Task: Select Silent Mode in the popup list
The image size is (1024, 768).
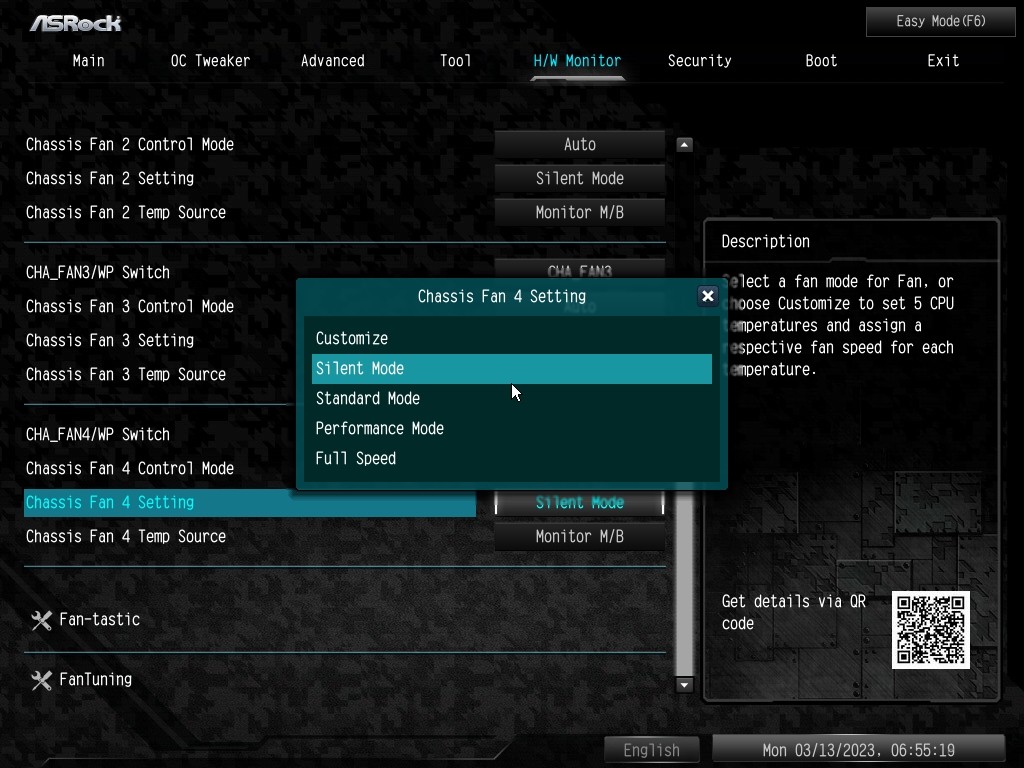Action: [511, 369]
